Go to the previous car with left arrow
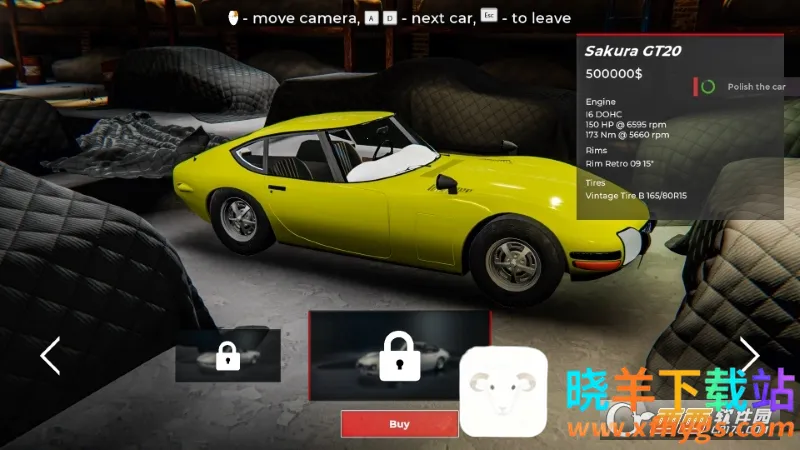 pyautogui.click(x=50, y=355)
